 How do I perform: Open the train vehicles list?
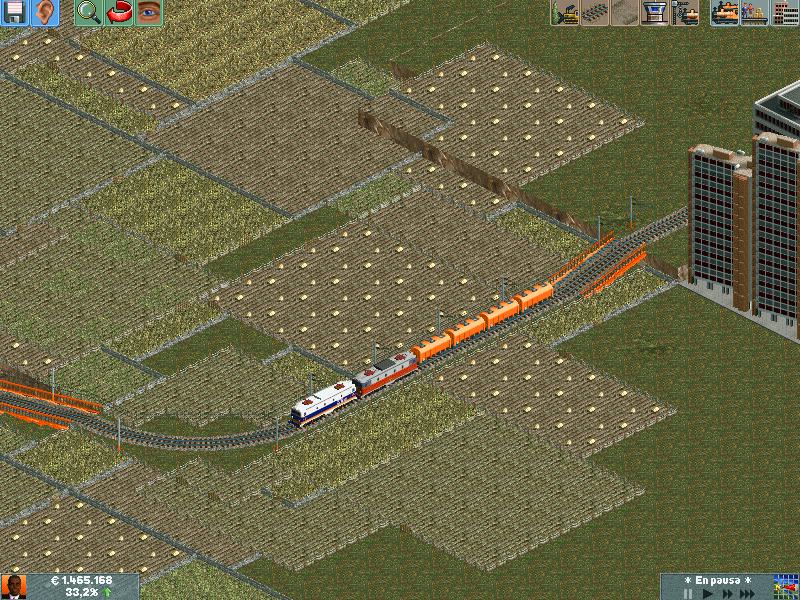click(725, 13)
